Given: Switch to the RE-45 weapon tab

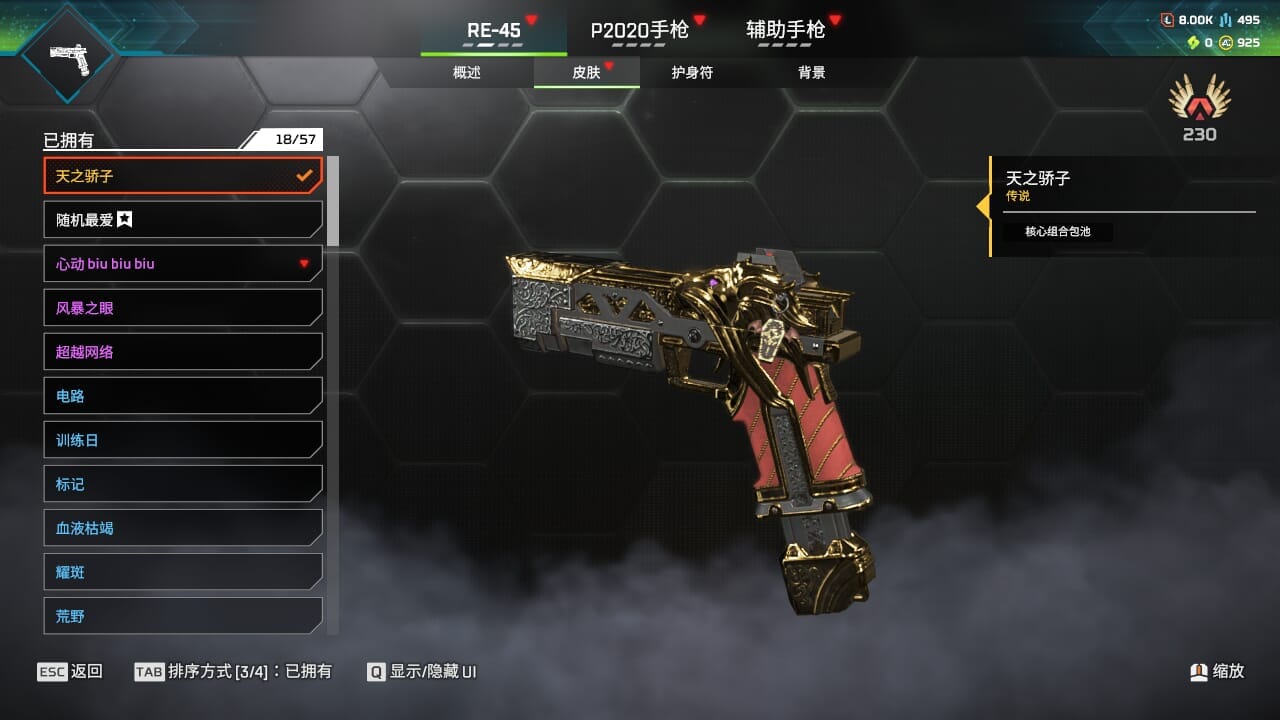Looking at the screenshot, I should (x=494, y=30).
